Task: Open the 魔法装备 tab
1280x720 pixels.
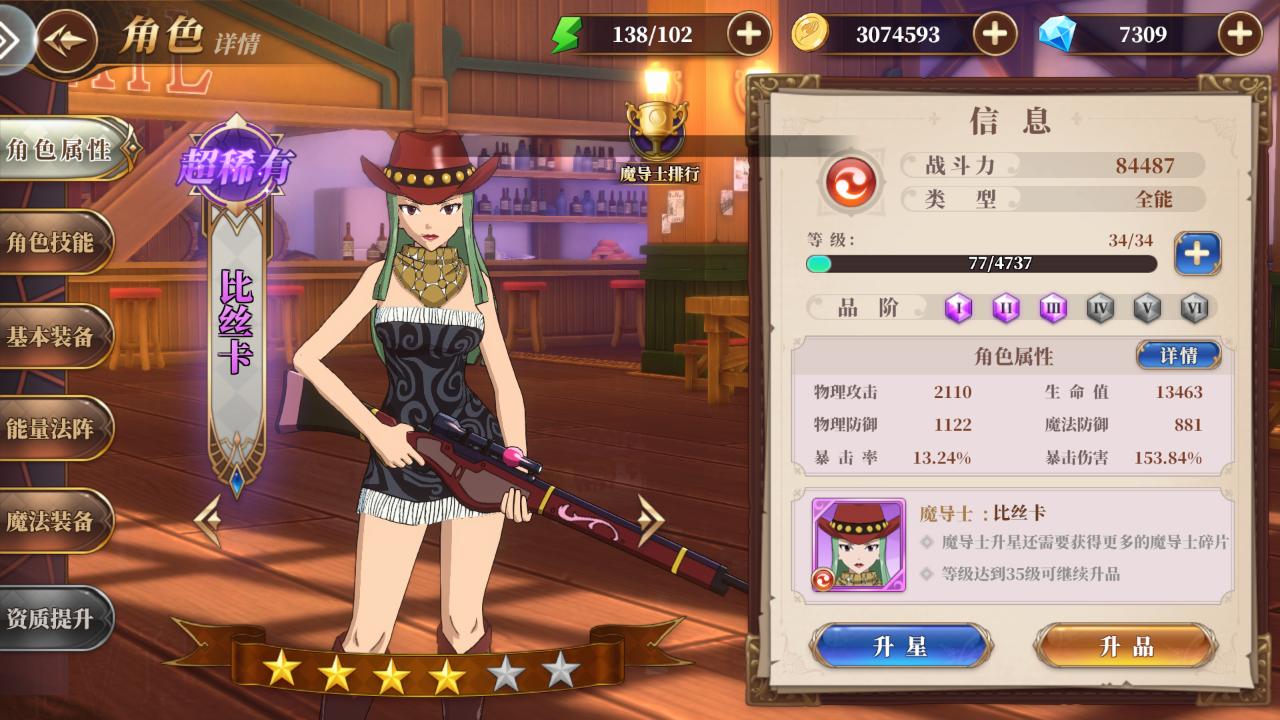Action: tap(52, 521)
